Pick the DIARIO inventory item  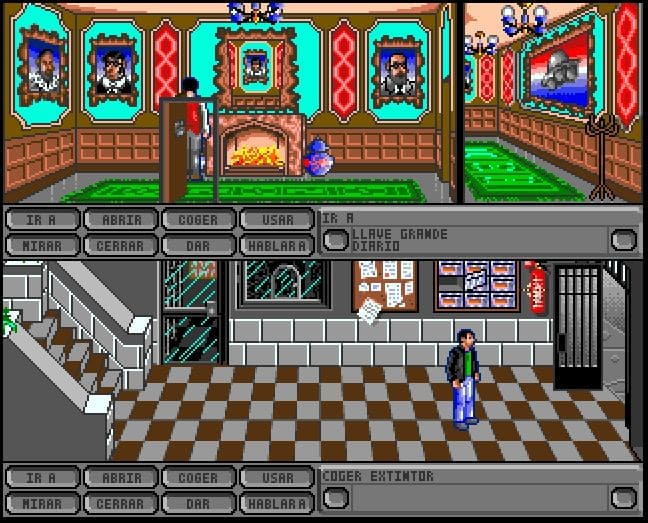coord(375,245)
